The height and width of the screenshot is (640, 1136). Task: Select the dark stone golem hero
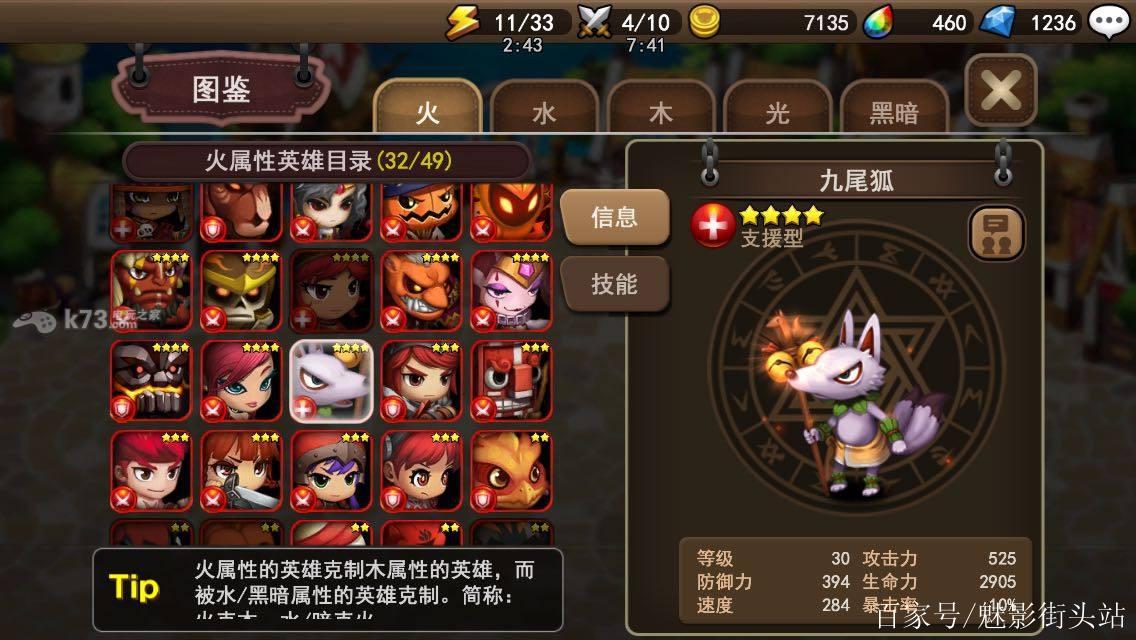(x=151, y=380)
